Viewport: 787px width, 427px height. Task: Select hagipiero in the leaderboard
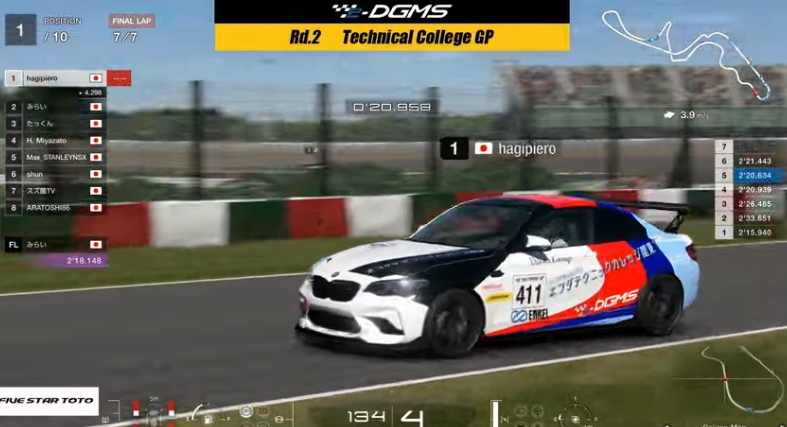click(x=55, y=77)
